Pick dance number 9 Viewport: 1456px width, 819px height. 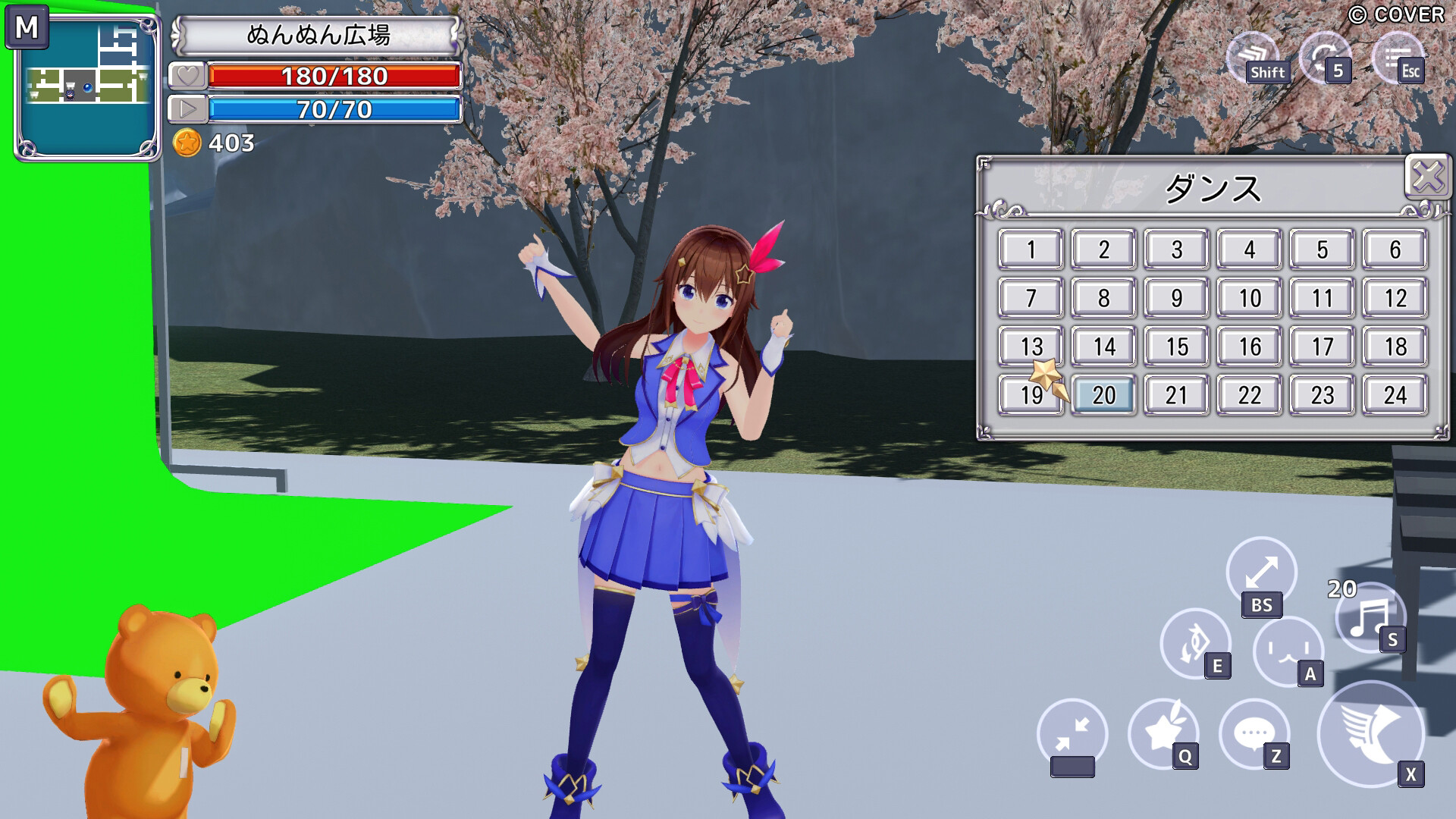(x=1176, y=298)
